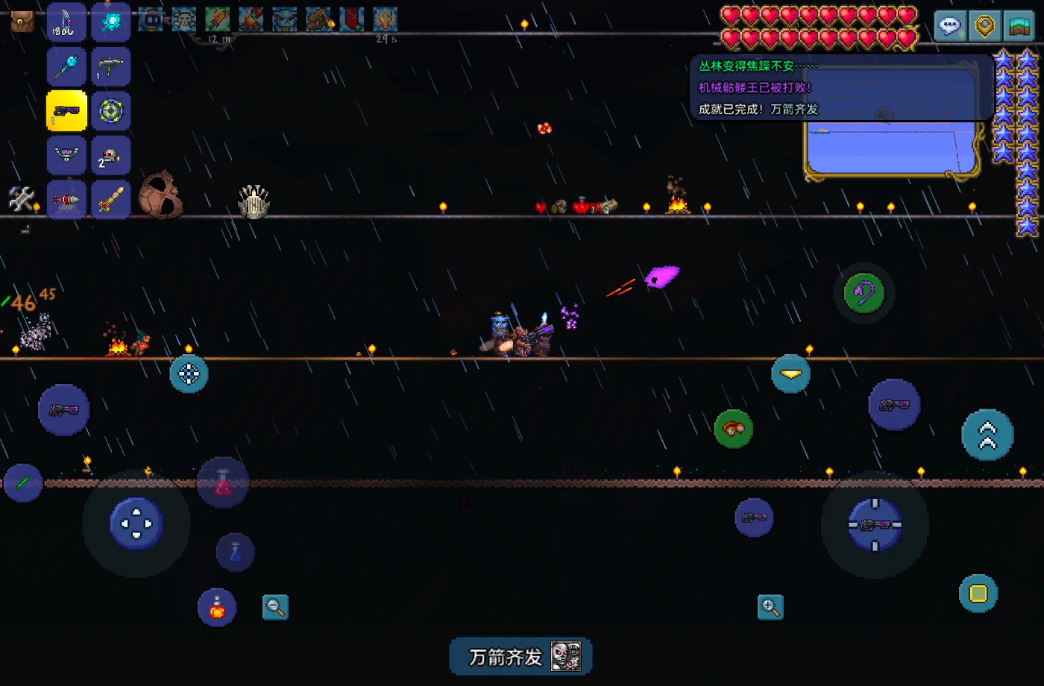This screenshot has height=686, width=1044.
Task: Select the golden sword hotbar slot
Action: coord(111,199)
